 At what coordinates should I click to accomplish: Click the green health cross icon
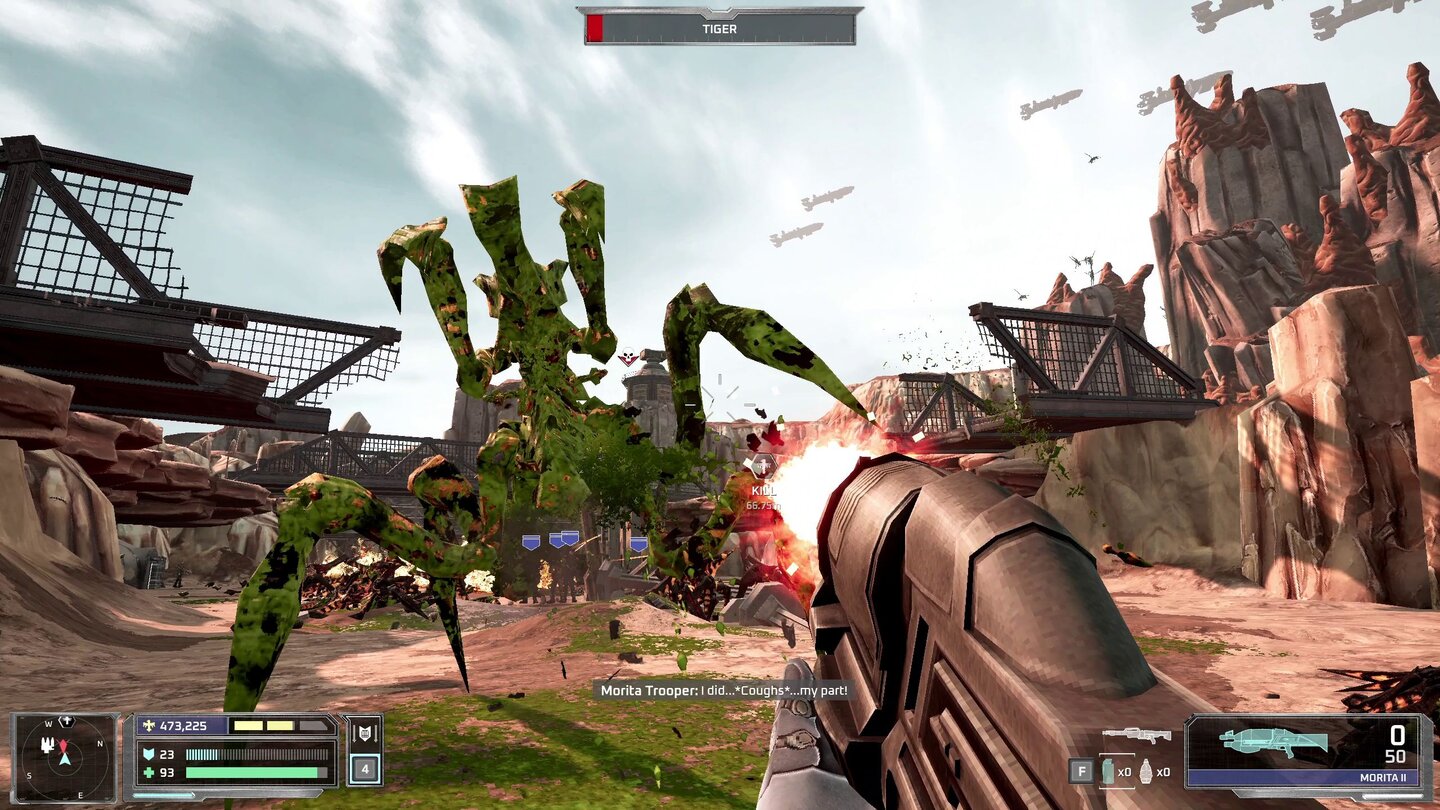point(150,771)
